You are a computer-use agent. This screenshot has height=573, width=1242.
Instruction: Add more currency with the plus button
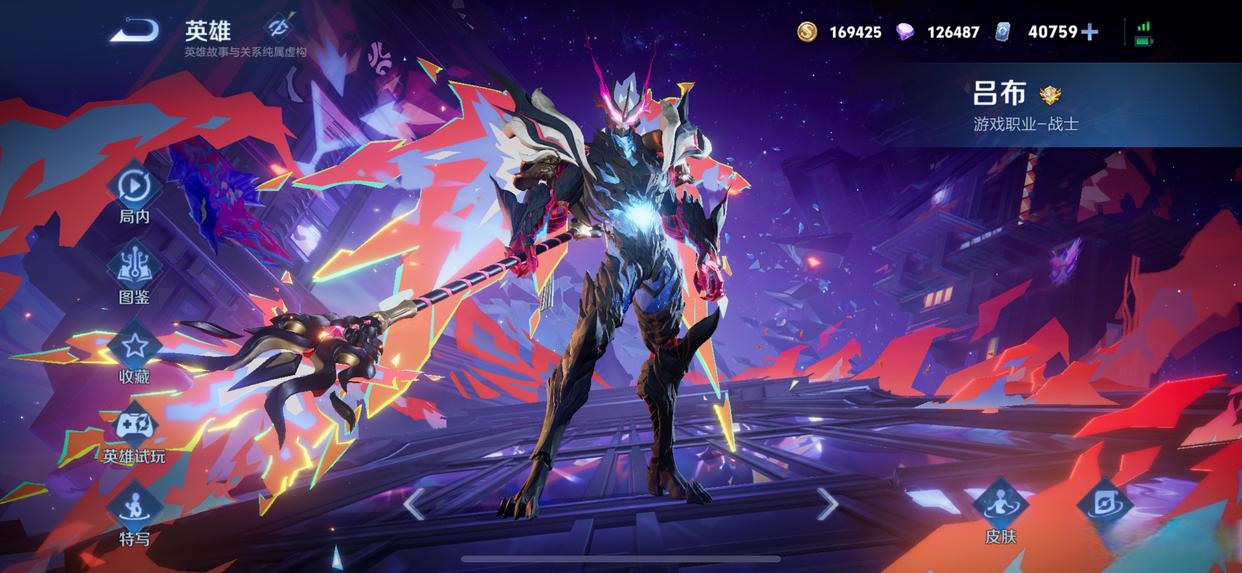[1090, 32]
